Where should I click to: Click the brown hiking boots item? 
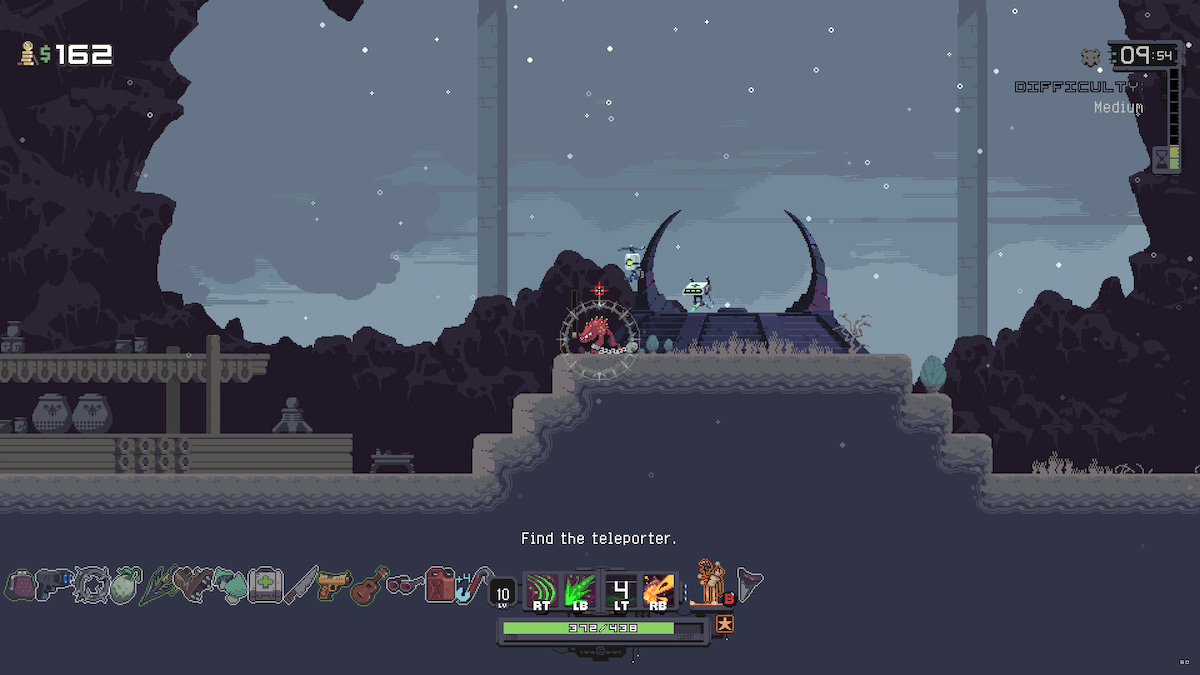click(x=192, y=585)
